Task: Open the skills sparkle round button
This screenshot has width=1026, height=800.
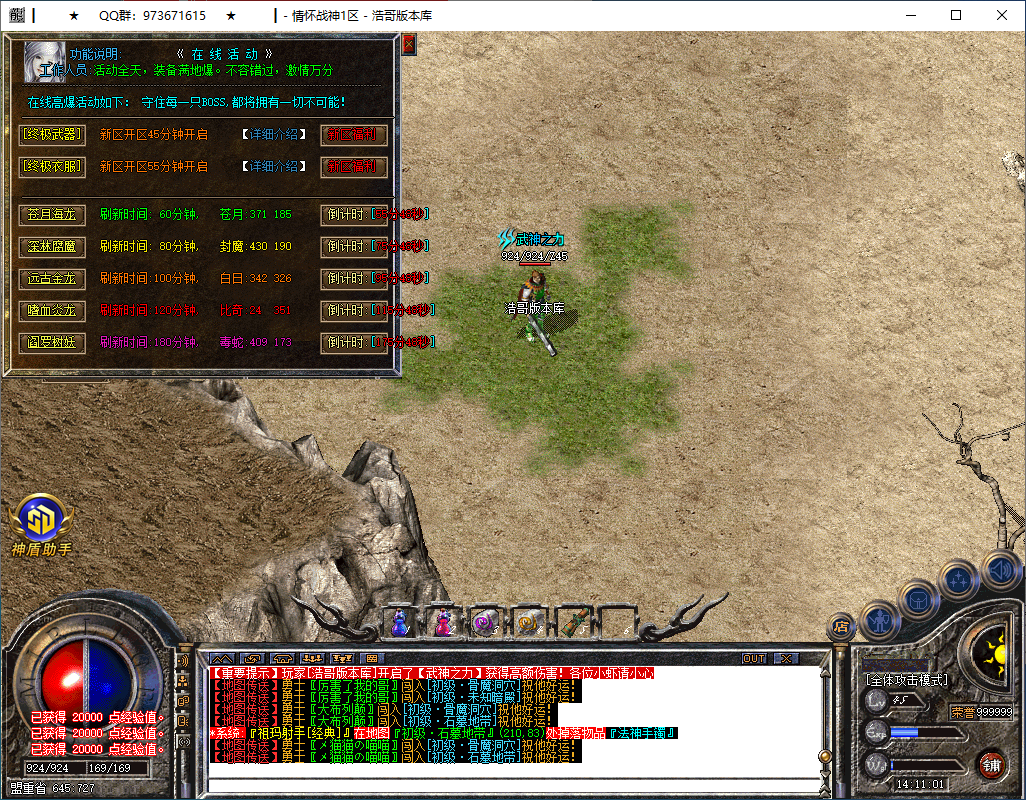Action: [960, 579]
